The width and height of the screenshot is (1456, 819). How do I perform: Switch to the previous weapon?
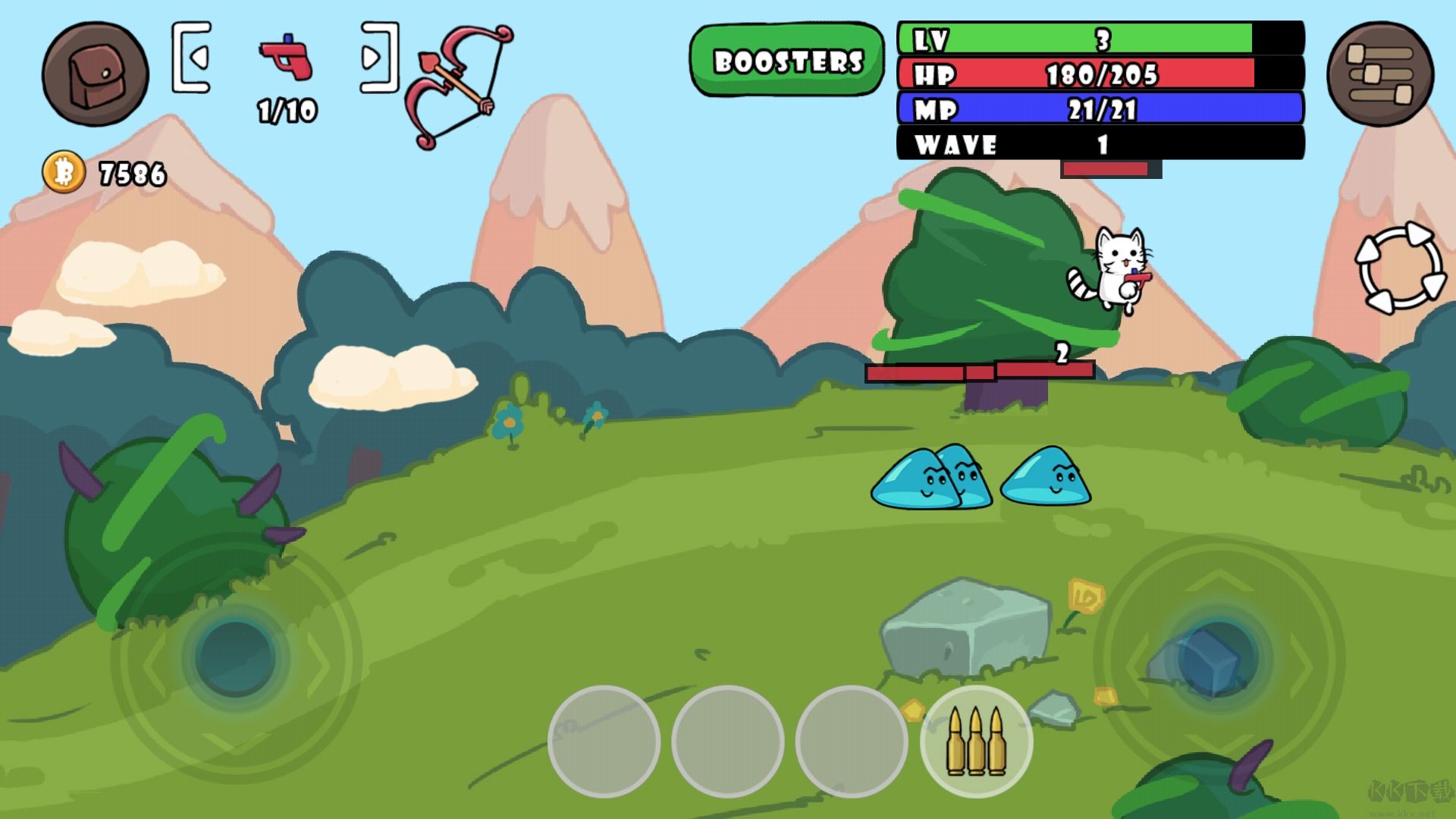click(x=192, y=58)
